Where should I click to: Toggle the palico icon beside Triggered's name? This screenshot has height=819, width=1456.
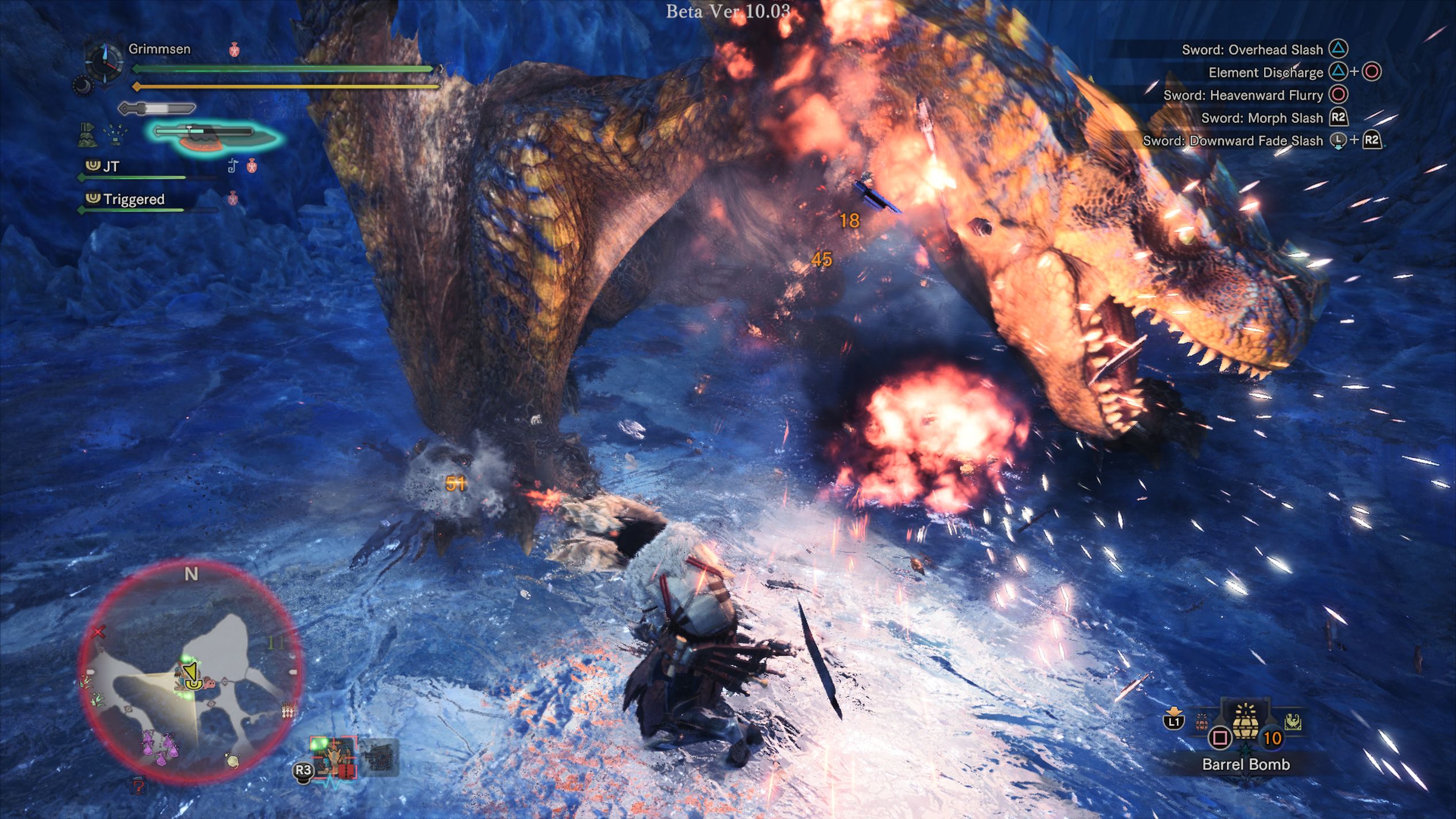point(233,198)
